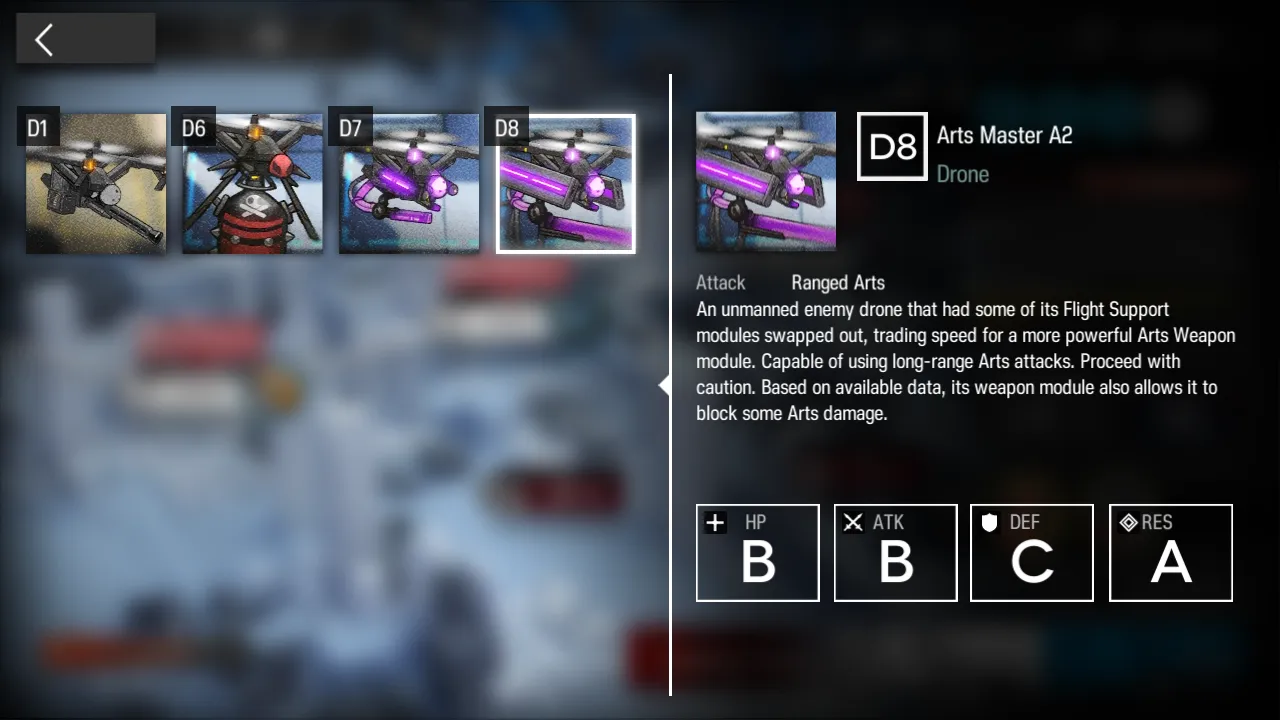Select the highlighted D8 Arts Master A2 thumbnail
The width and height of the screenshot is (1280, 720).
point(566,184)
